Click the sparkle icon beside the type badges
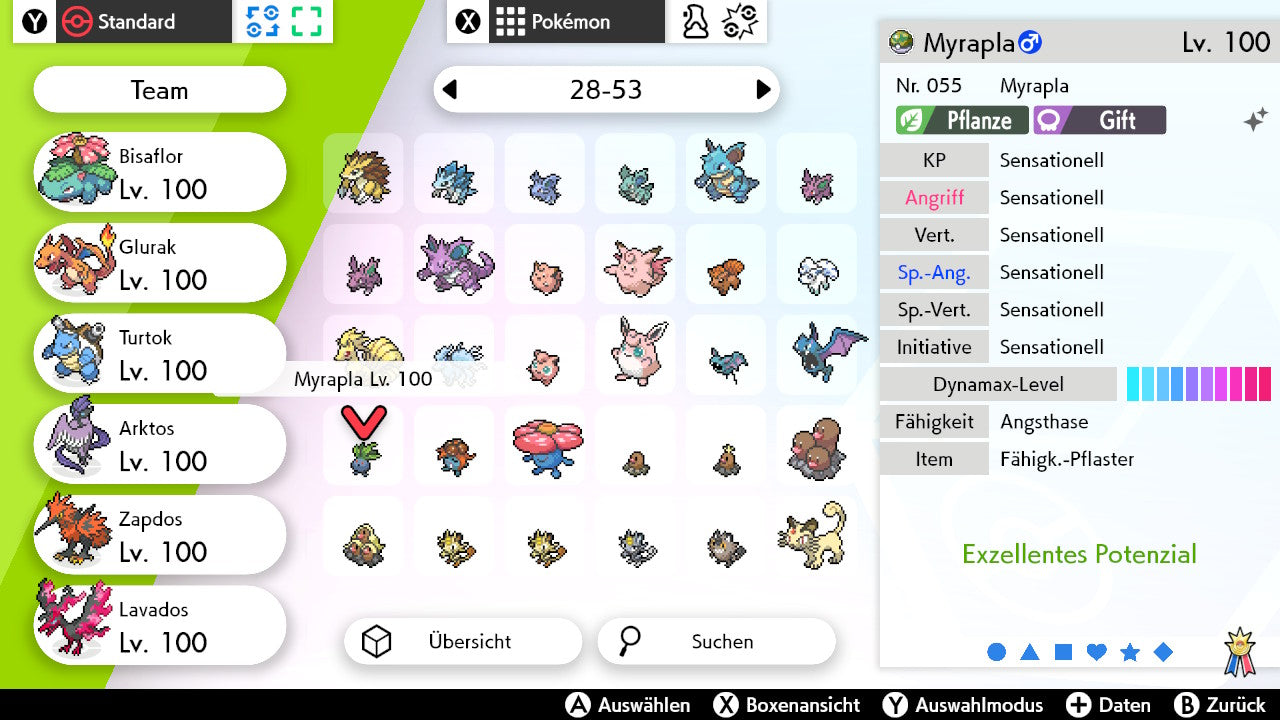This screenshot has width=1280, height=720. coord(1256,120)
